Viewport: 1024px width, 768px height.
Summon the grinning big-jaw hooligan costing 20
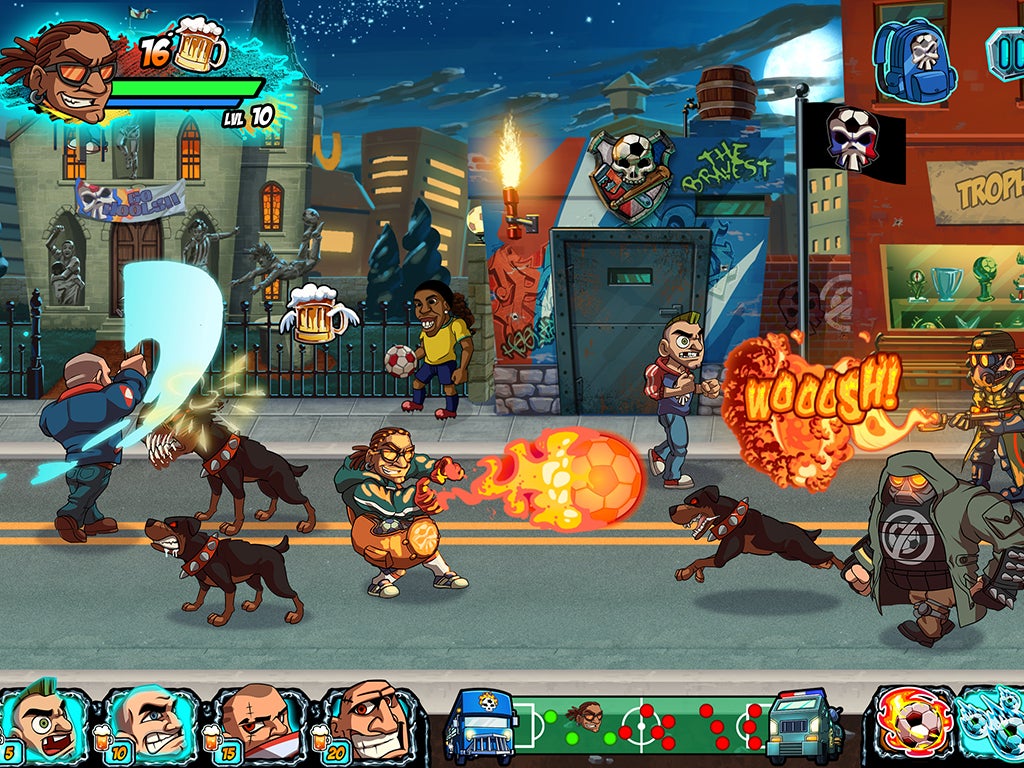(368, 723)
